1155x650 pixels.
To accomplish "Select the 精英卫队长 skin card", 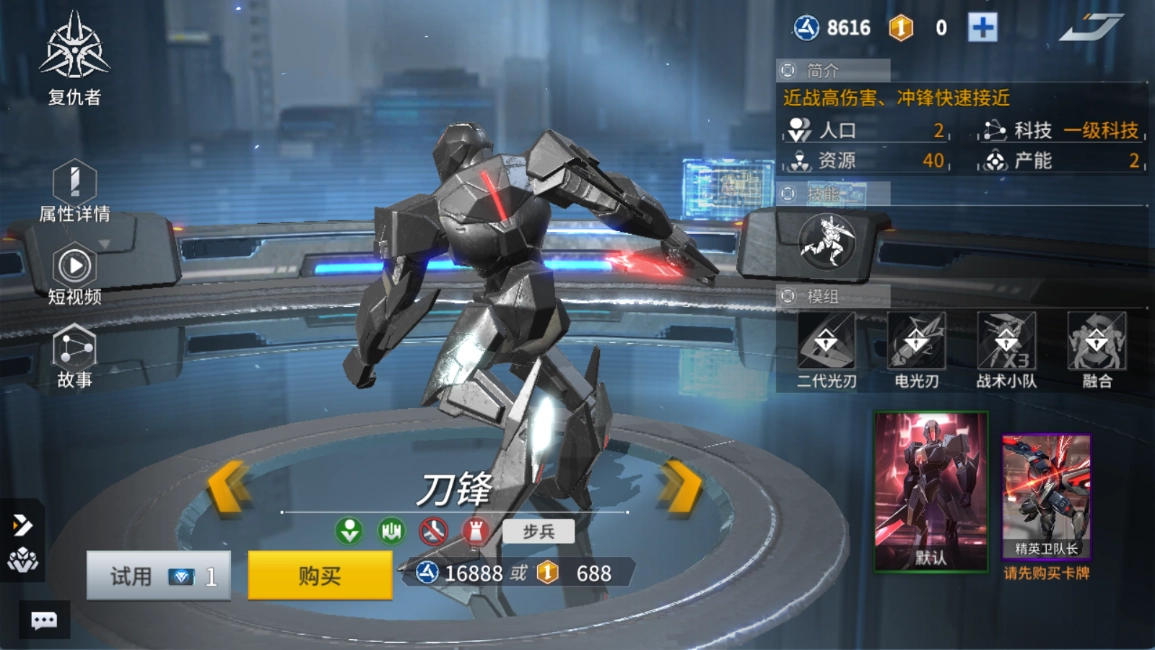I will 1046,497.
